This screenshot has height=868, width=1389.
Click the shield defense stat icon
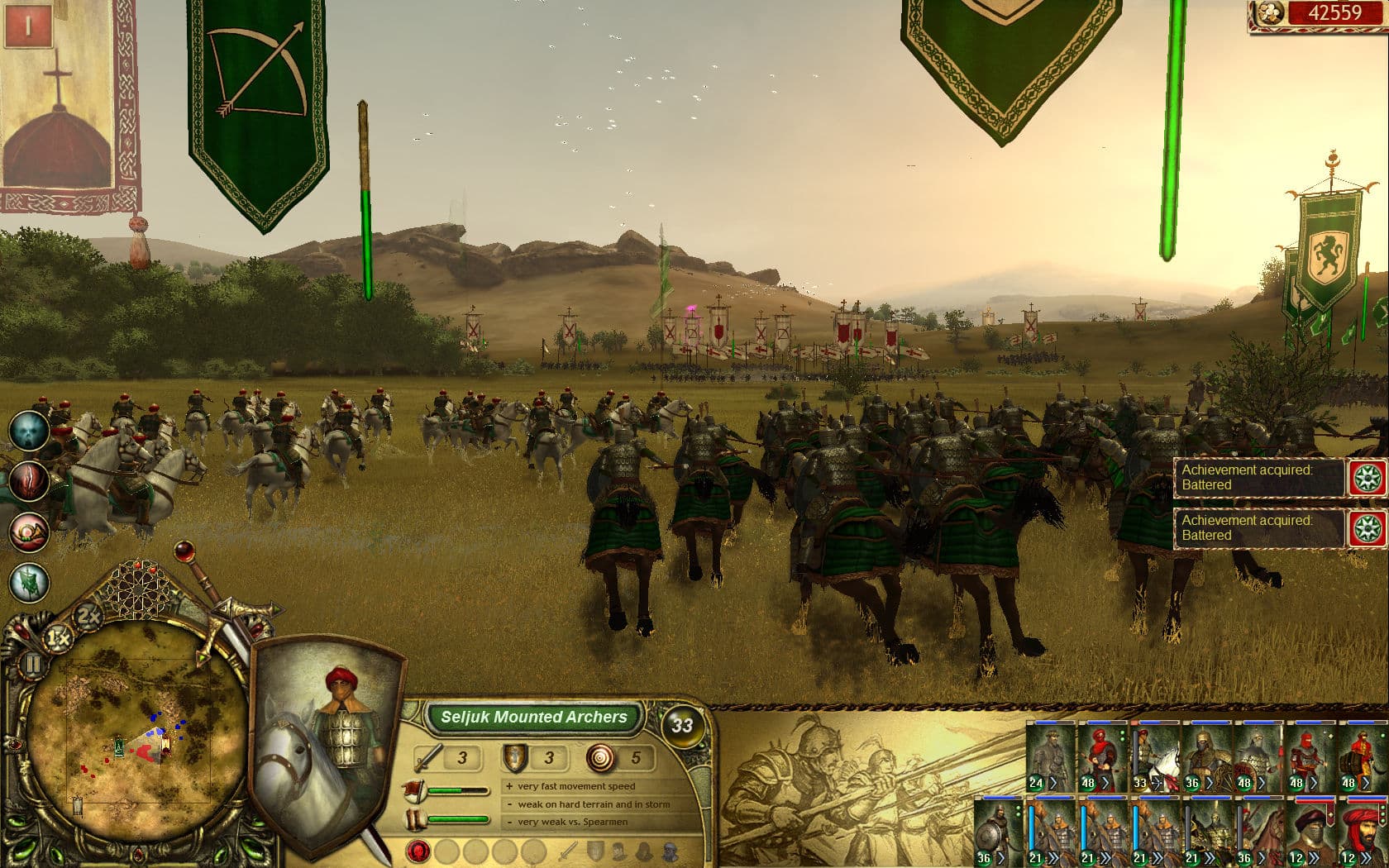click(x=514, y=756)
